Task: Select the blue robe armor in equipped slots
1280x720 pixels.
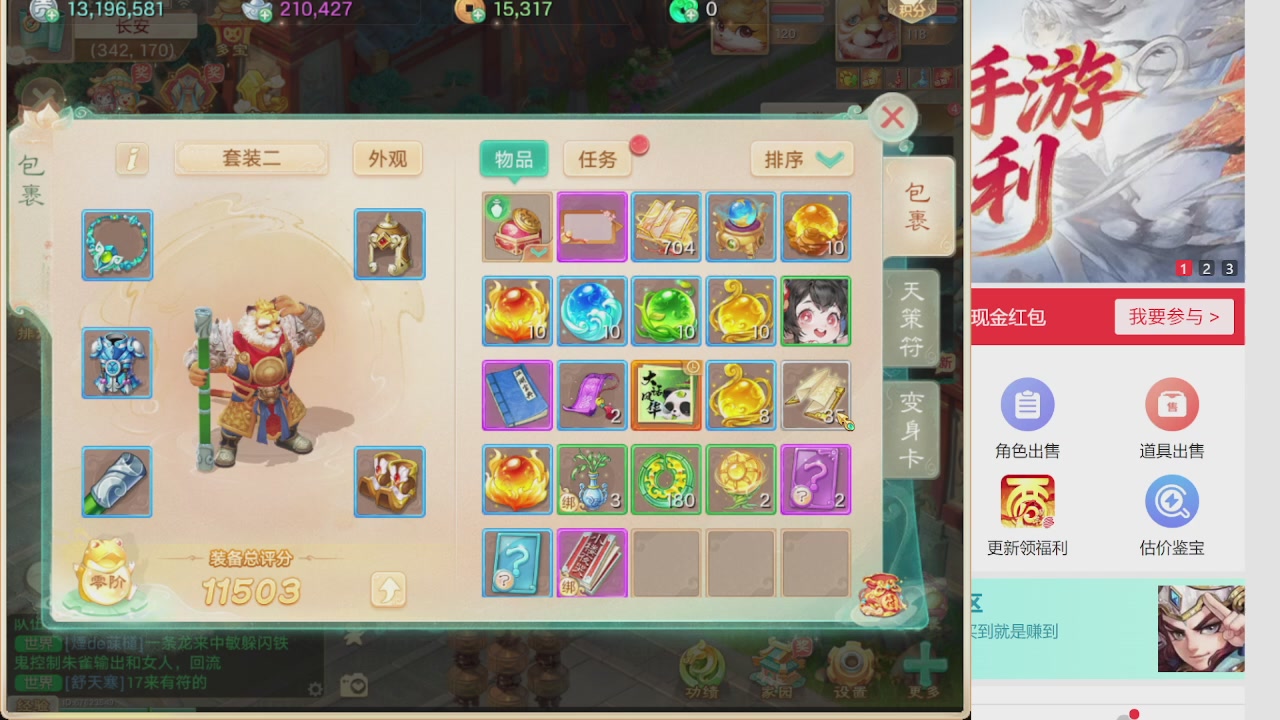Action: click(x=117, y=363)
